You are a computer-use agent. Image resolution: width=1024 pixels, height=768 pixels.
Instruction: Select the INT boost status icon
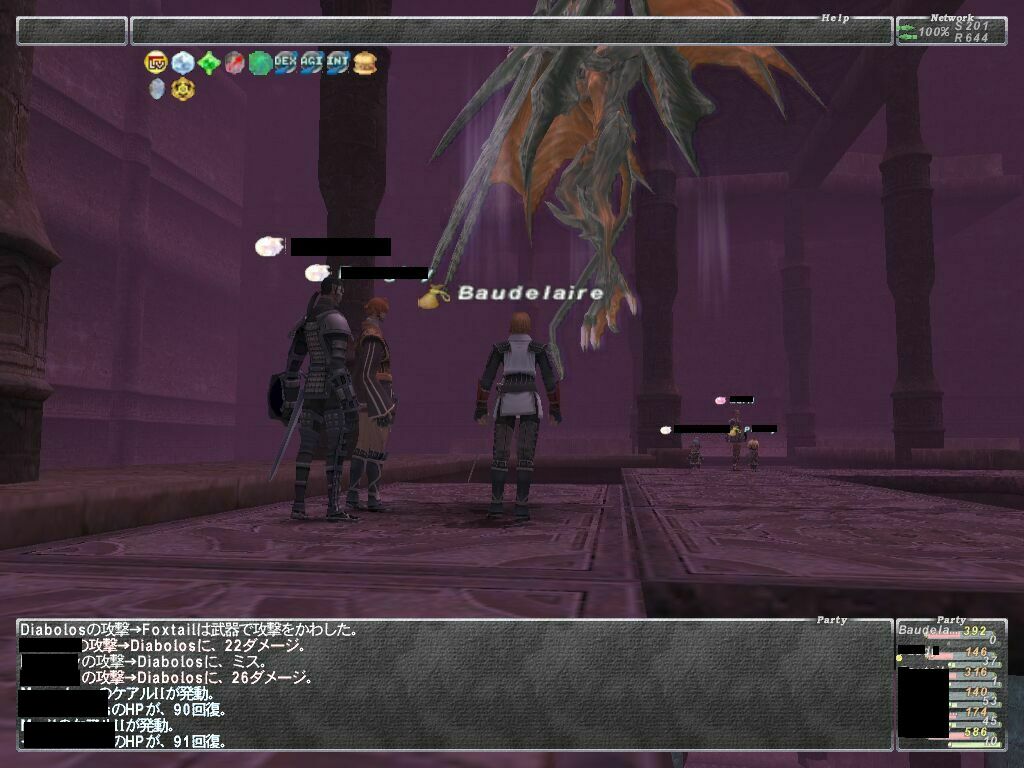point(338,62)
